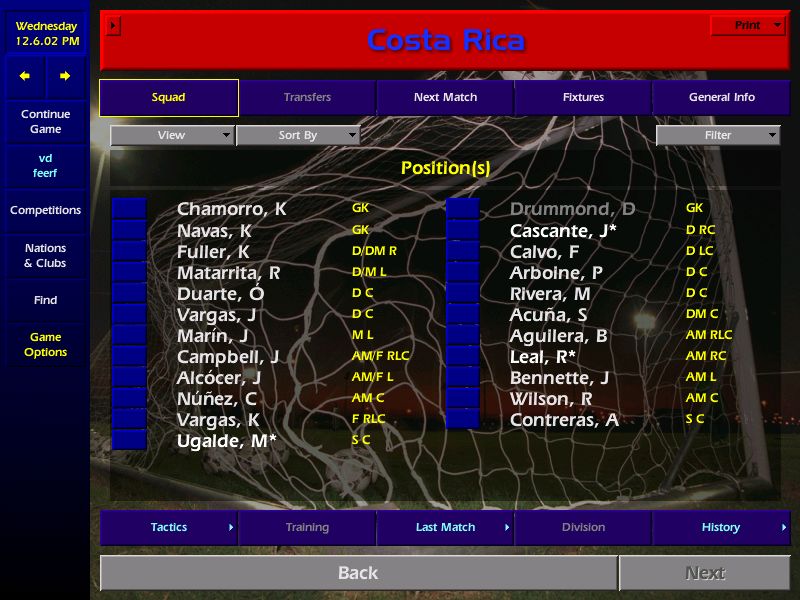The width and height of the screenshot is (800, 600).
Task: View the Last Match details
Action: click(x=445, y=527)
